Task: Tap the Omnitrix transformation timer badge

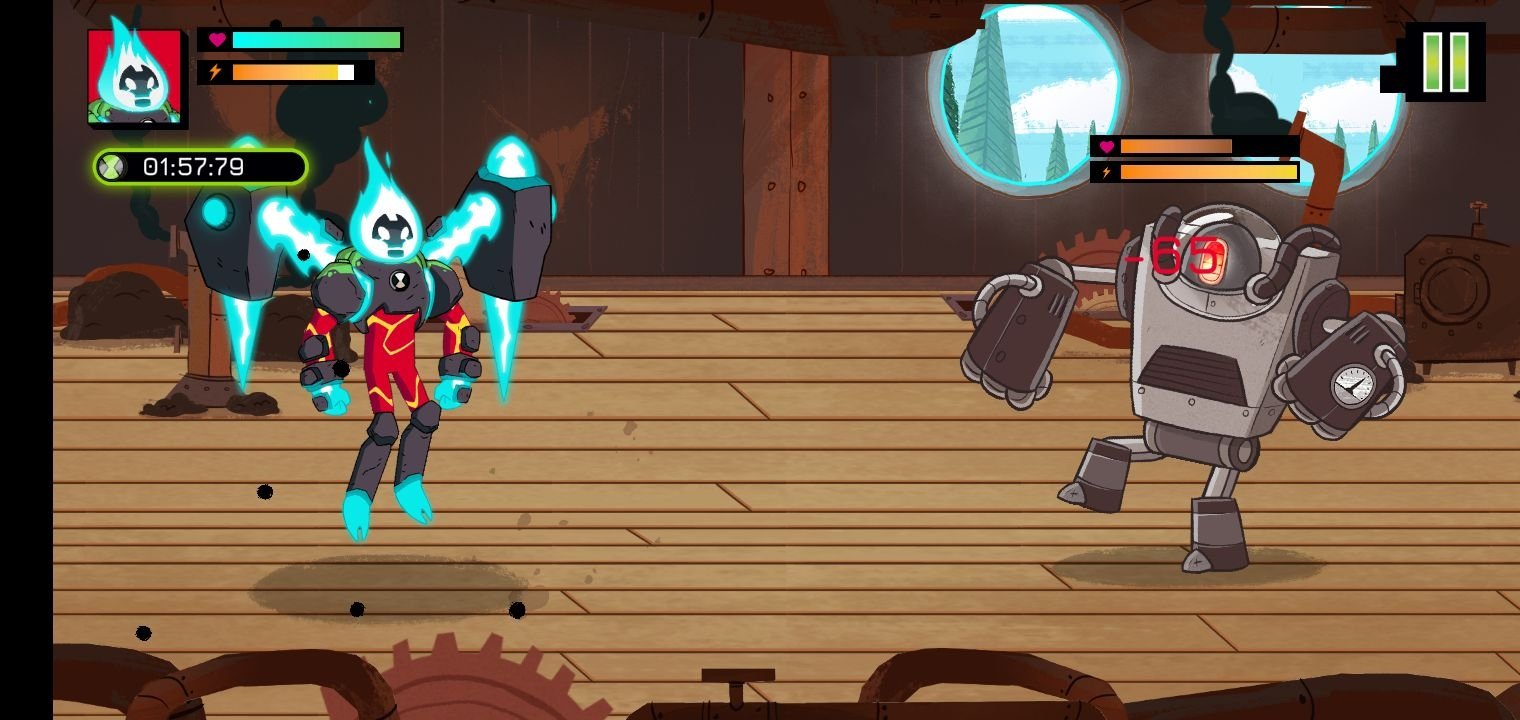Action: [x=199, y=167]
